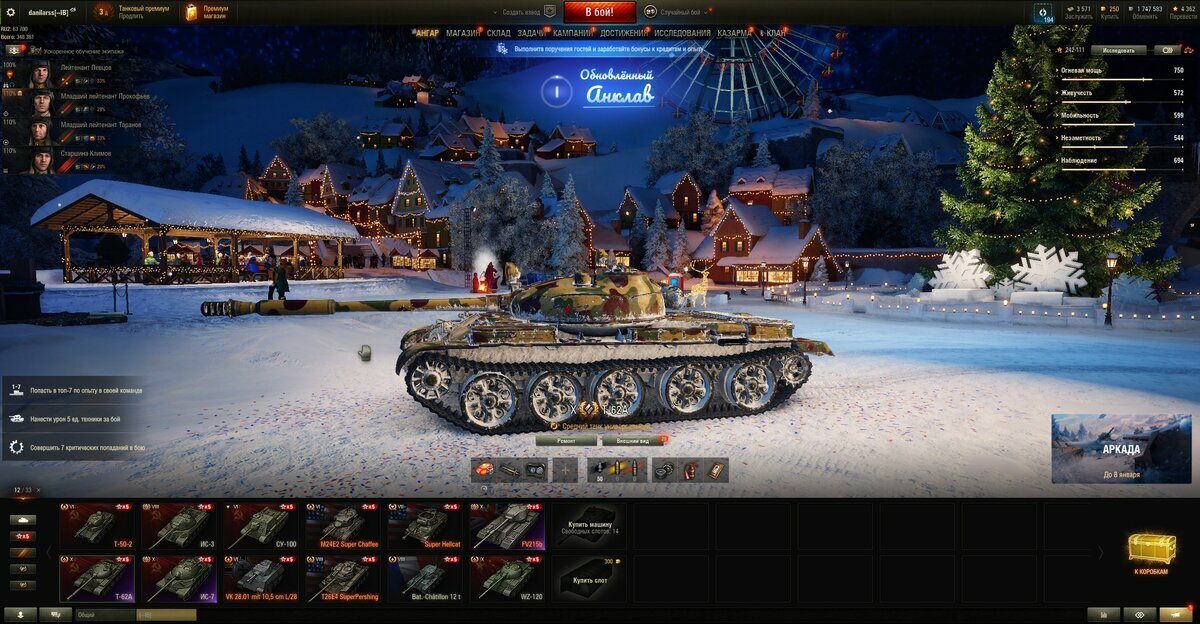Open the Исследования tab
The width and height of the screenshot is (1200, 624).
(683, 33)
